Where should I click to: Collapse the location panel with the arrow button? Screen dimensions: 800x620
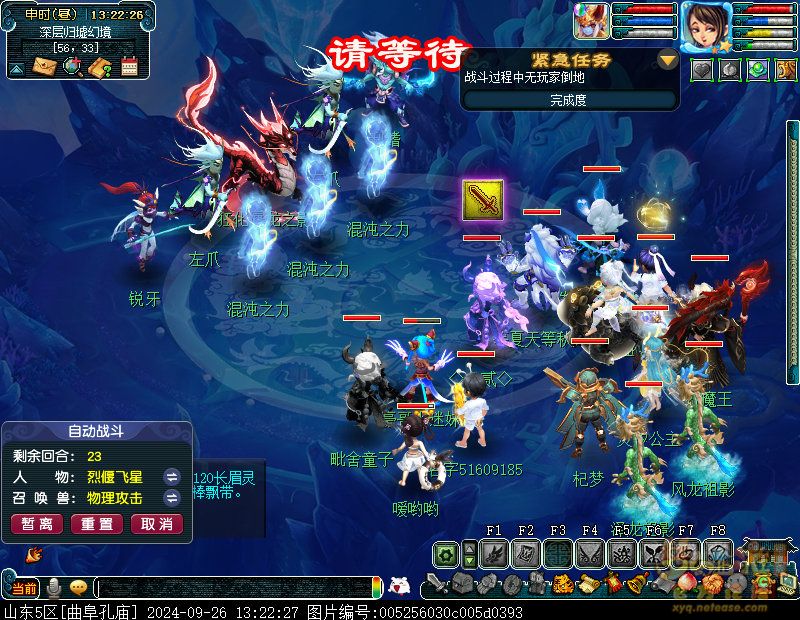[x=17, y=68]
